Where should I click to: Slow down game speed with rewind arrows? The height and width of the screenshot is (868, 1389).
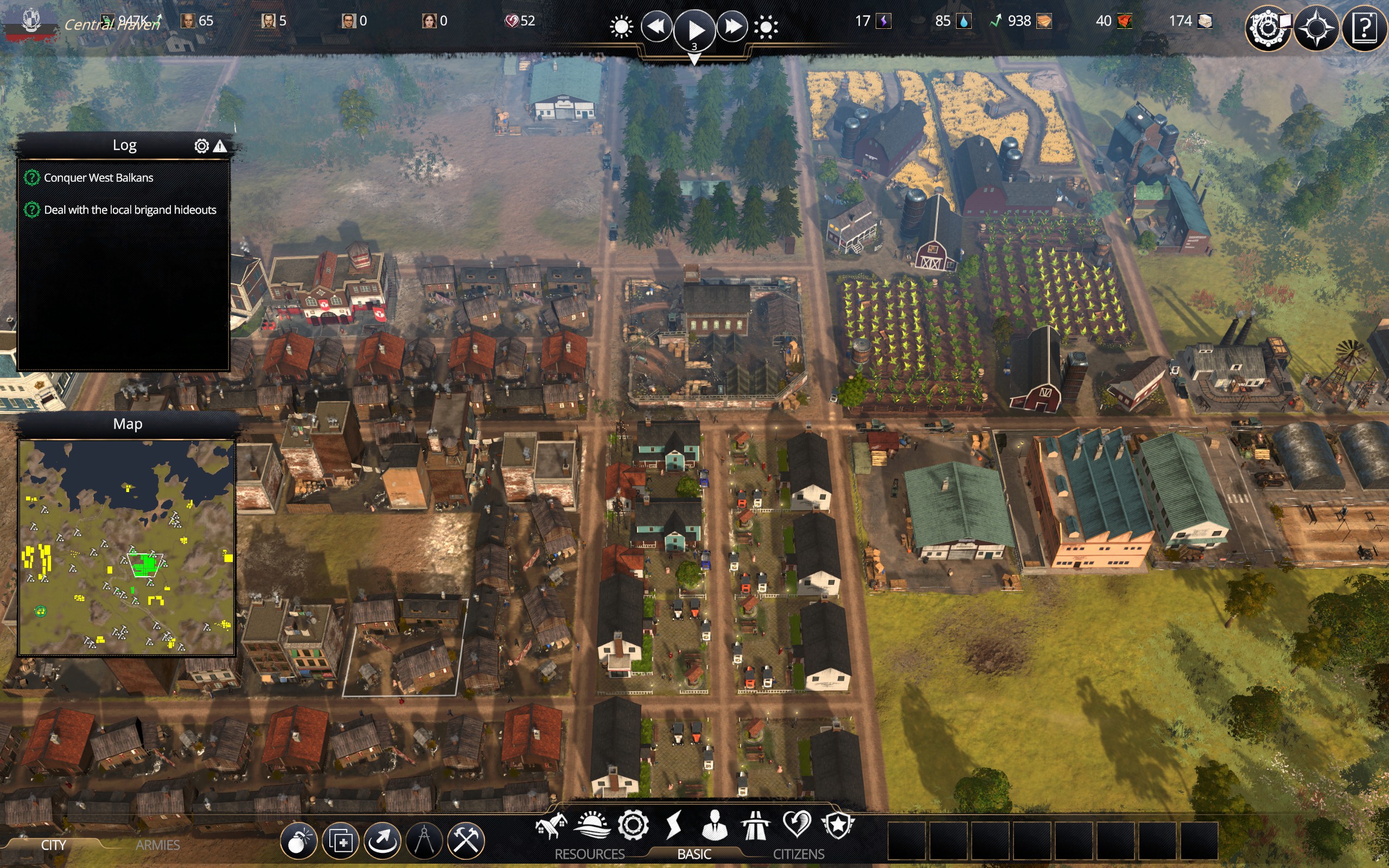coord(656,27)
